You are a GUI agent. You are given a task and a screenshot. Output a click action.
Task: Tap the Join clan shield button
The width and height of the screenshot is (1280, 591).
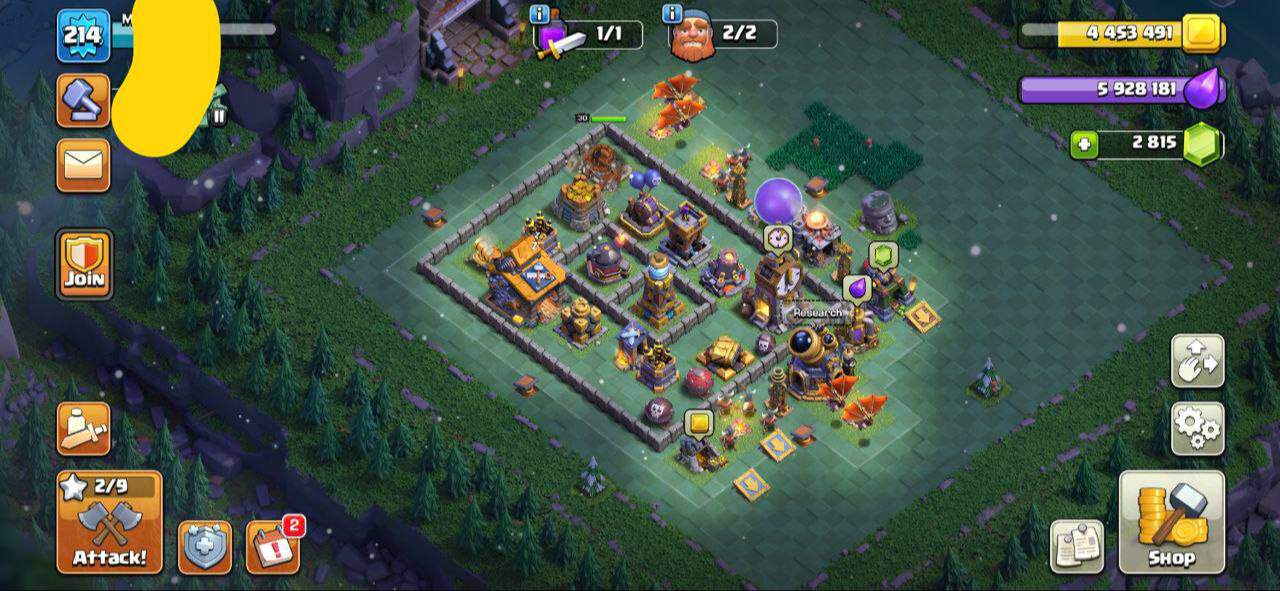click(x=84, y=264)
